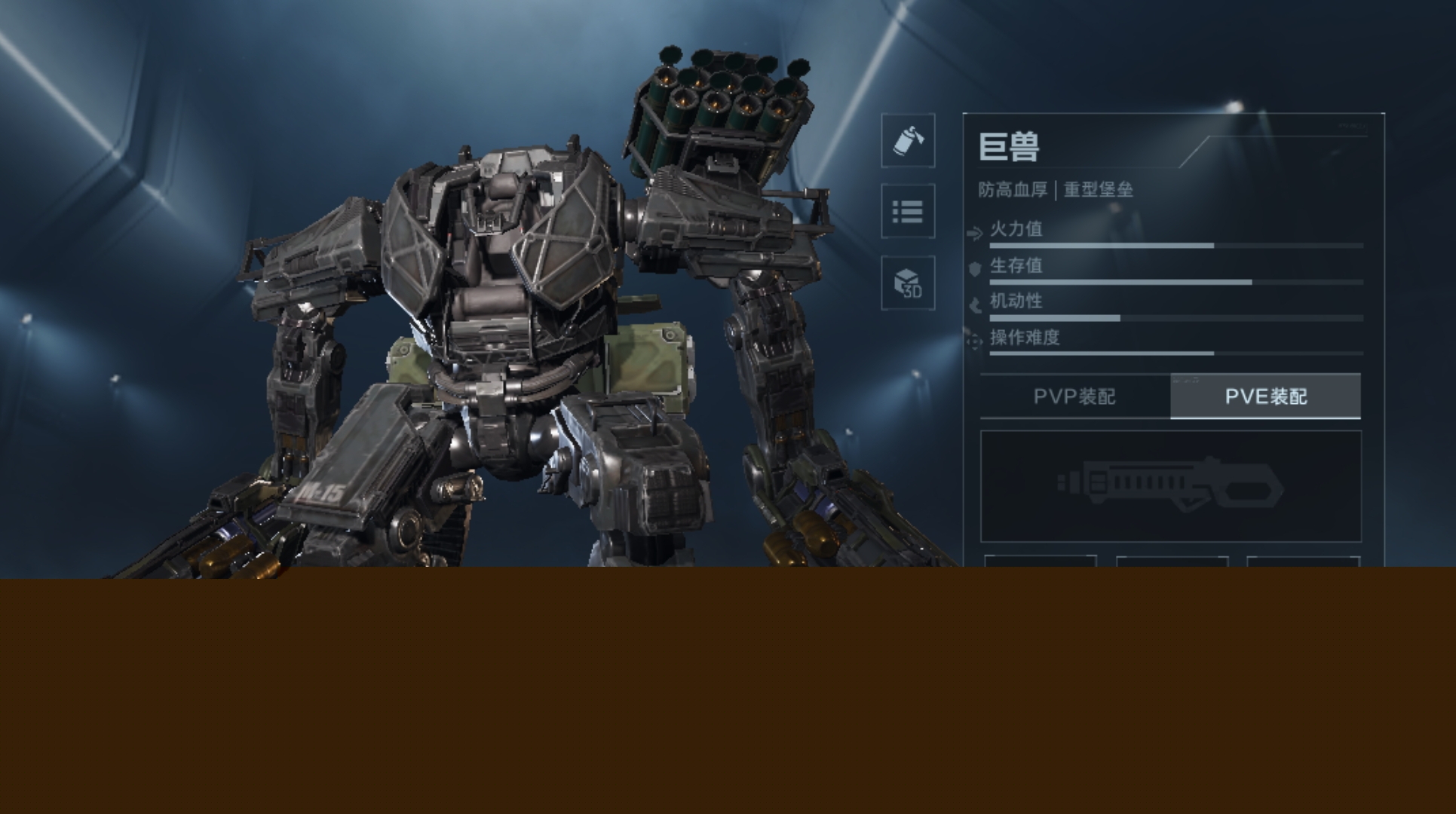Screen dimensions: 1456x814
Task: Switch to the PVP装配 tab
Action: [1074, 396]
